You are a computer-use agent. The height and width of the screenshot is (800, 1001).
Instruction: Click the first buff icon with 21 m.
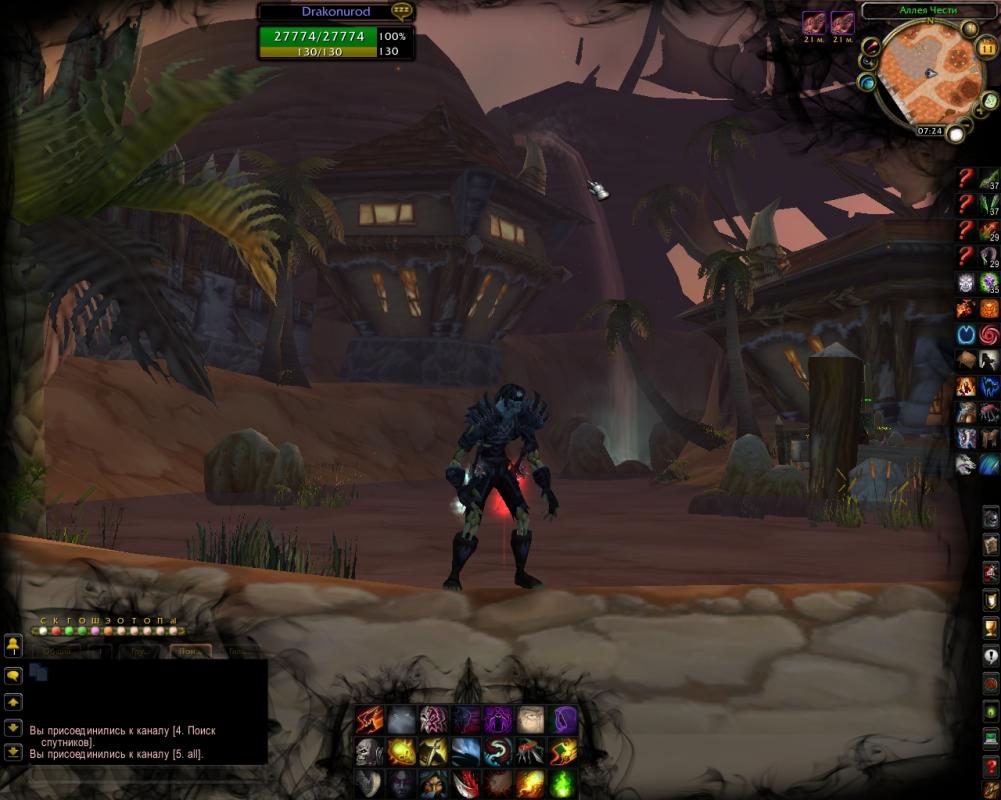[814, 22]
